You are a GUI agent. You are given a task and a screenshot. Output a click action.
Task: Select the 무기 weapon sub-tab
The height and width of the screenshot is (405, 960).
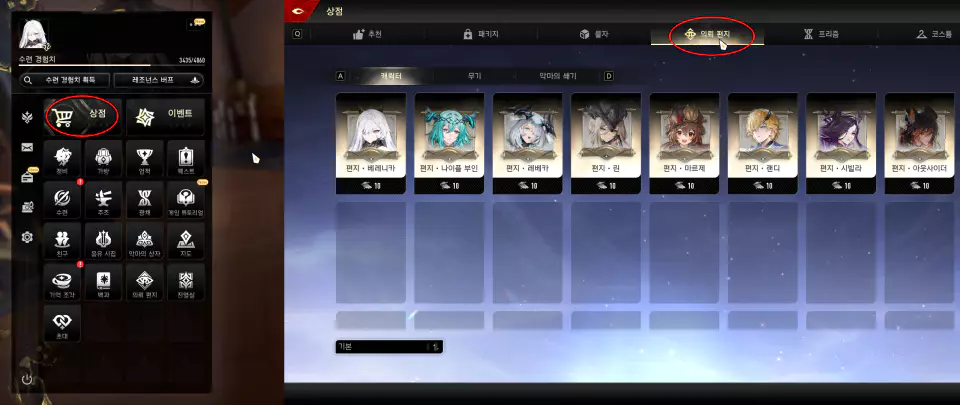coord(474,76)
